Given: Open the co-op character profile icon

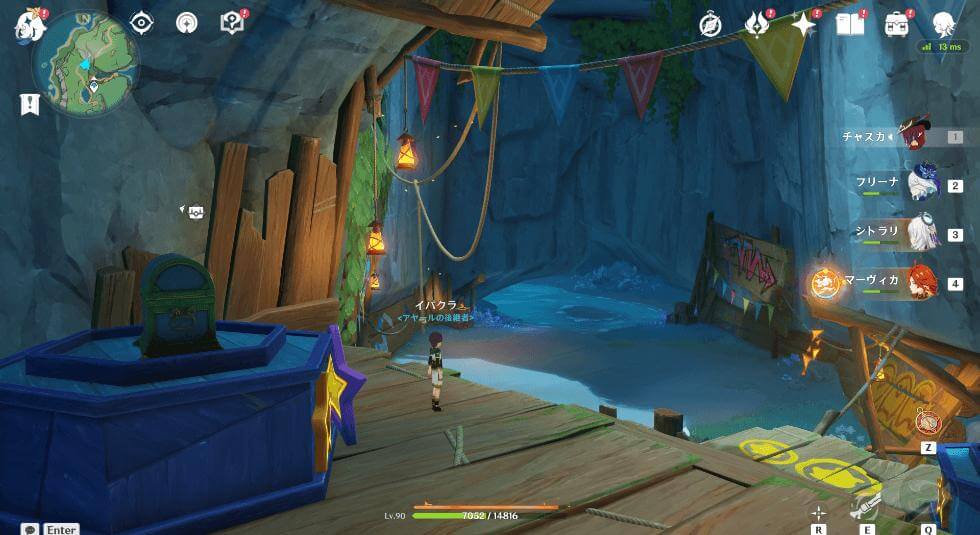Looking at the screenshot, I should tap(942, 24).
